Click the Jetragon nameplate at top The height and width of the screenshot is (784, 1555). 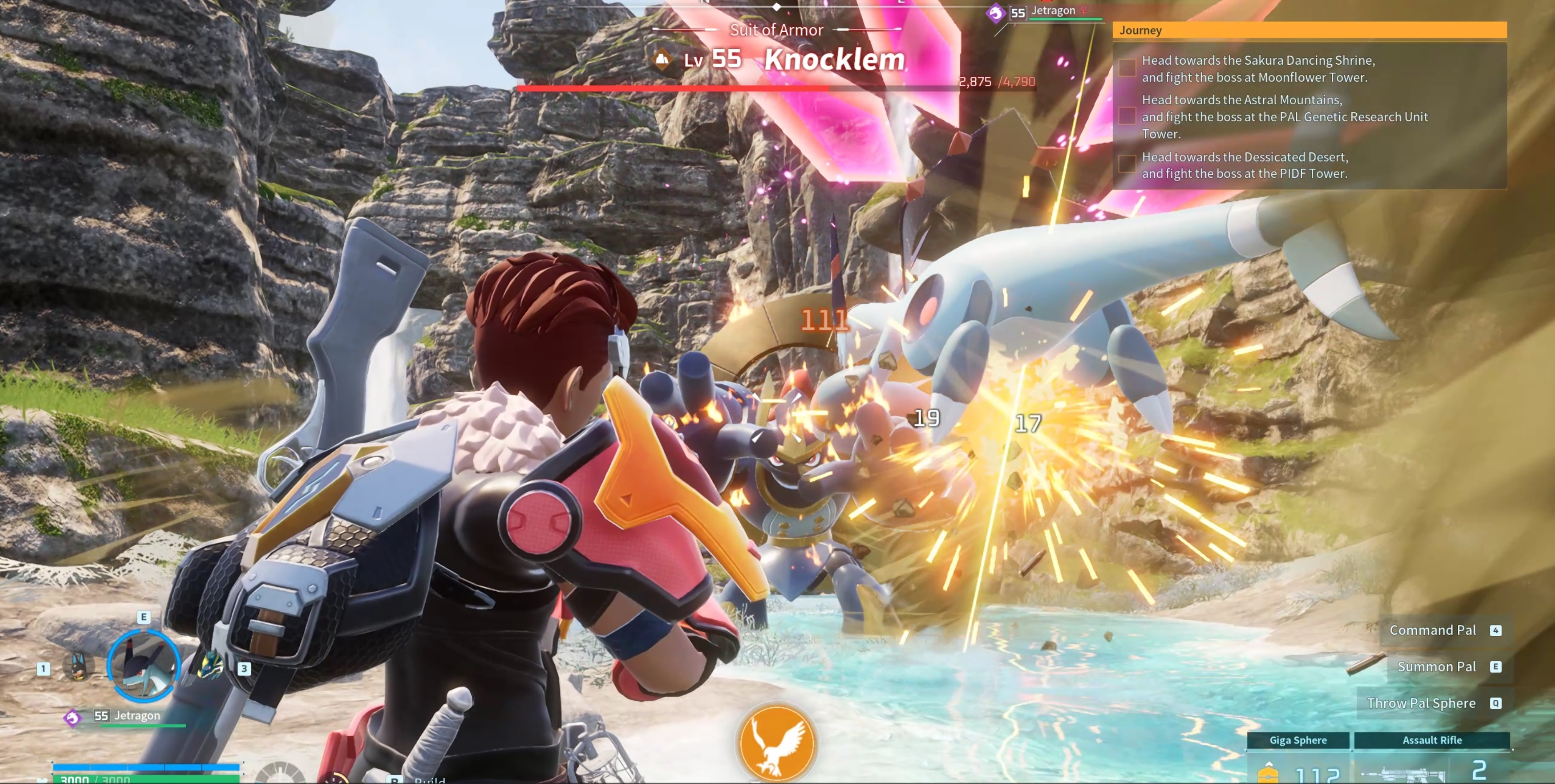[x=1053, y=11]
